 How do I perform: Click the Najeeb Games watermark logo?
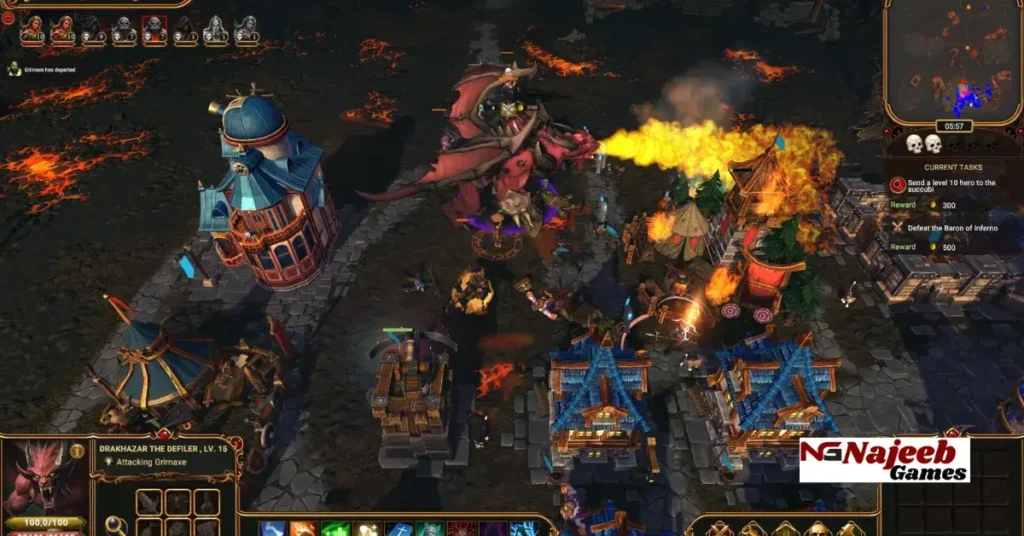884,460
